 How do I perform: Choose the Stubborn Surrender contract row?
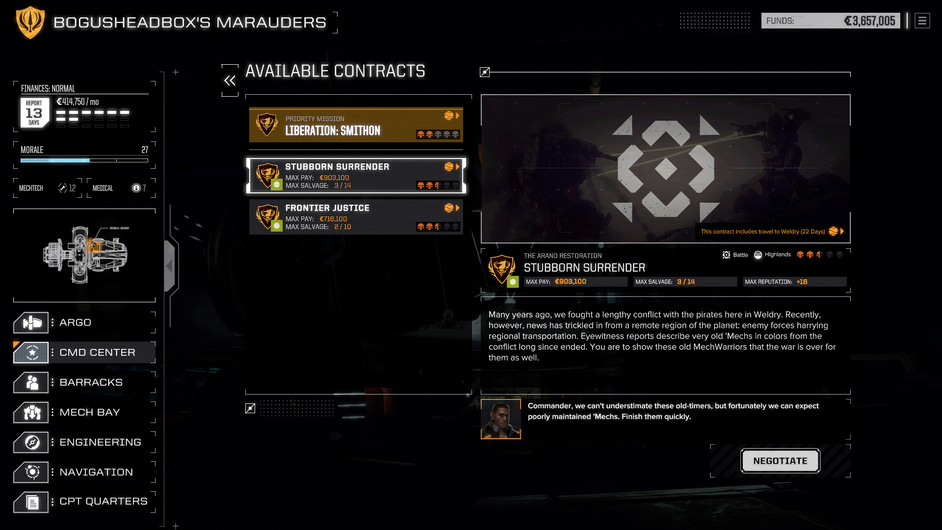point(355,175)
